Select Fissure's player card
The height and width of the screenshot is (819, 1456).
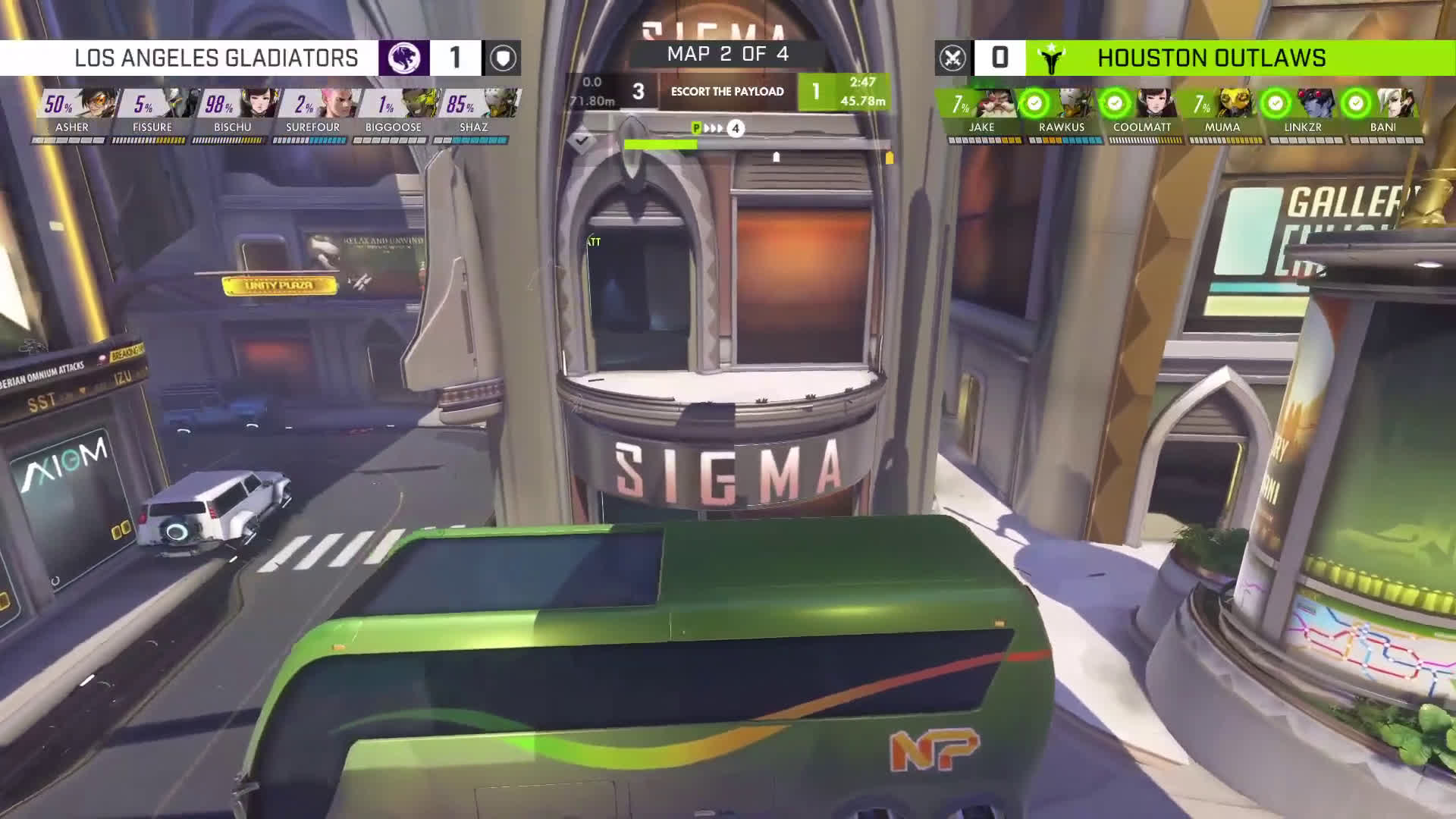coord(152,115)
